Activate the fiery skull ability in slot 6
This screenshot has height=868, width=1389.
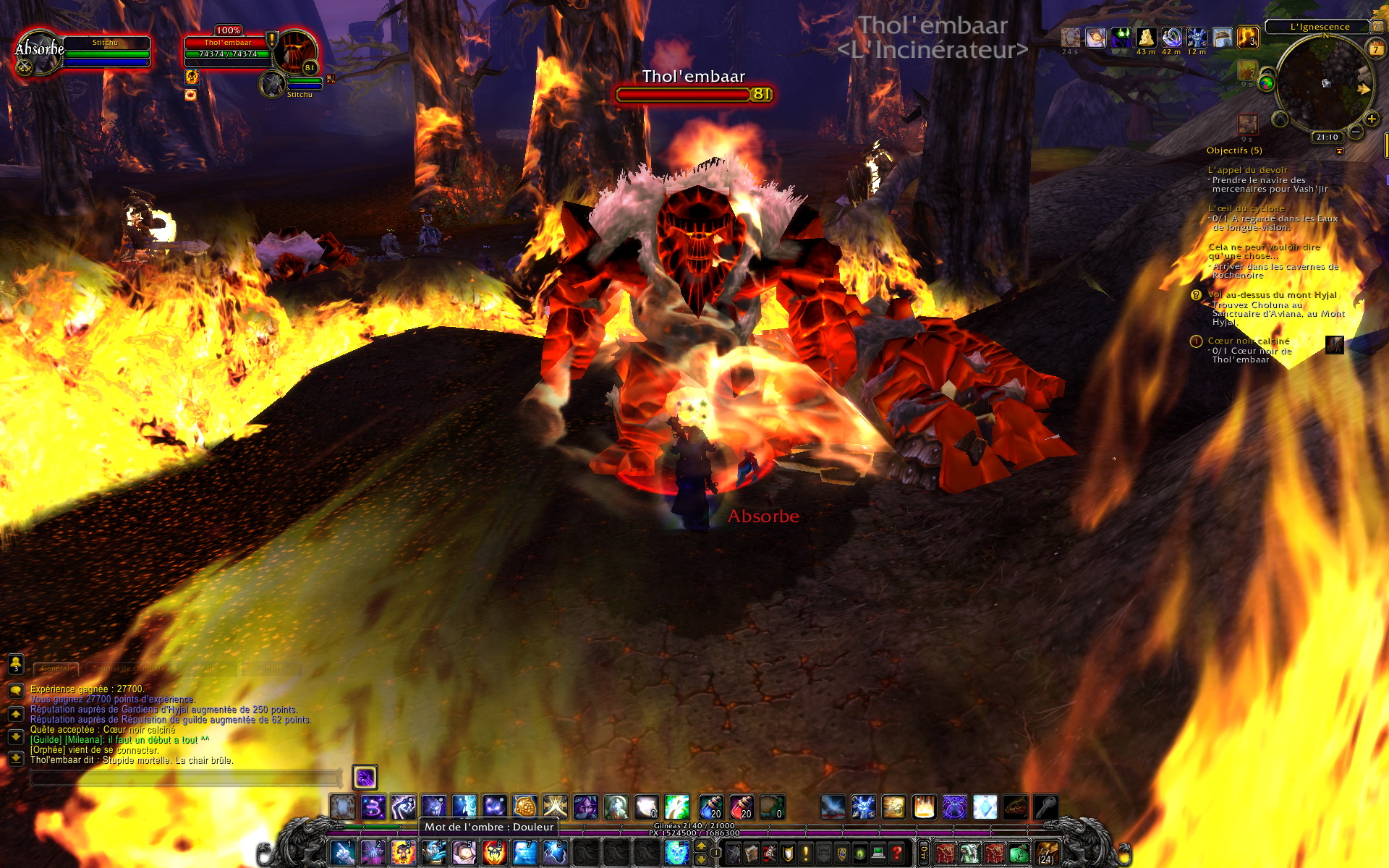point(494,852)
